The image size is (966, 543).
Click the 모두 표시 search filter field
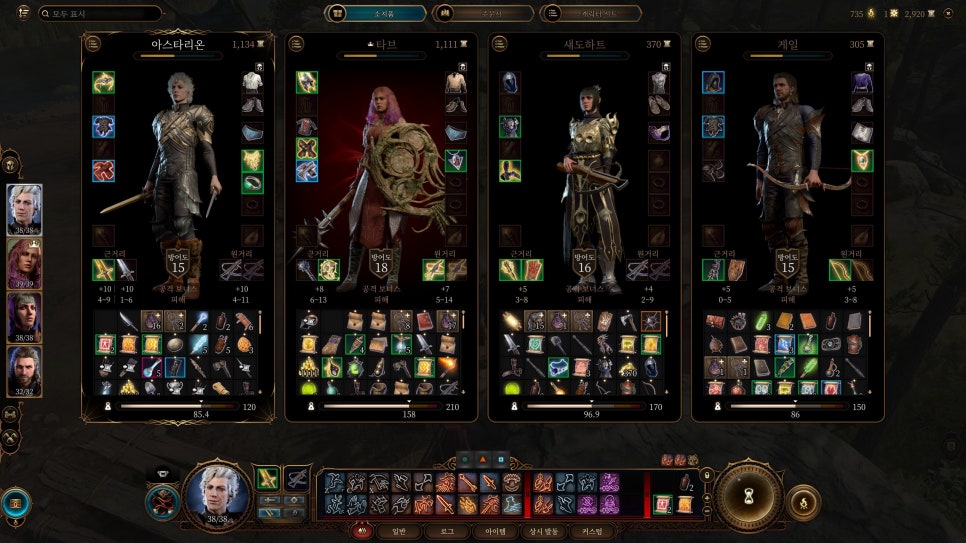(x=100, y=14)
